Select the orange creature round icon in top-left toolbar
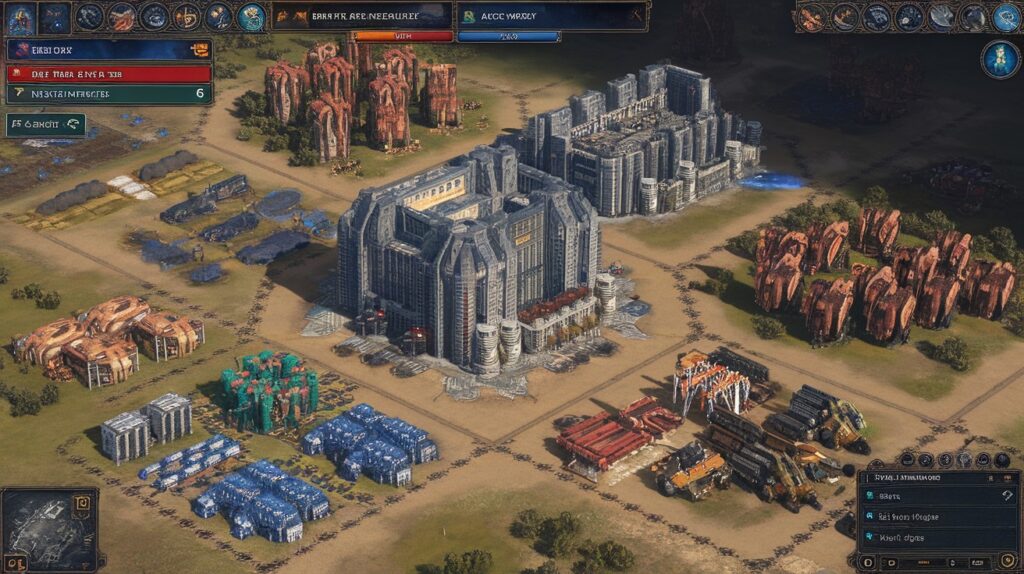This screenshot has width=1024, height=574. click(122, 16)
